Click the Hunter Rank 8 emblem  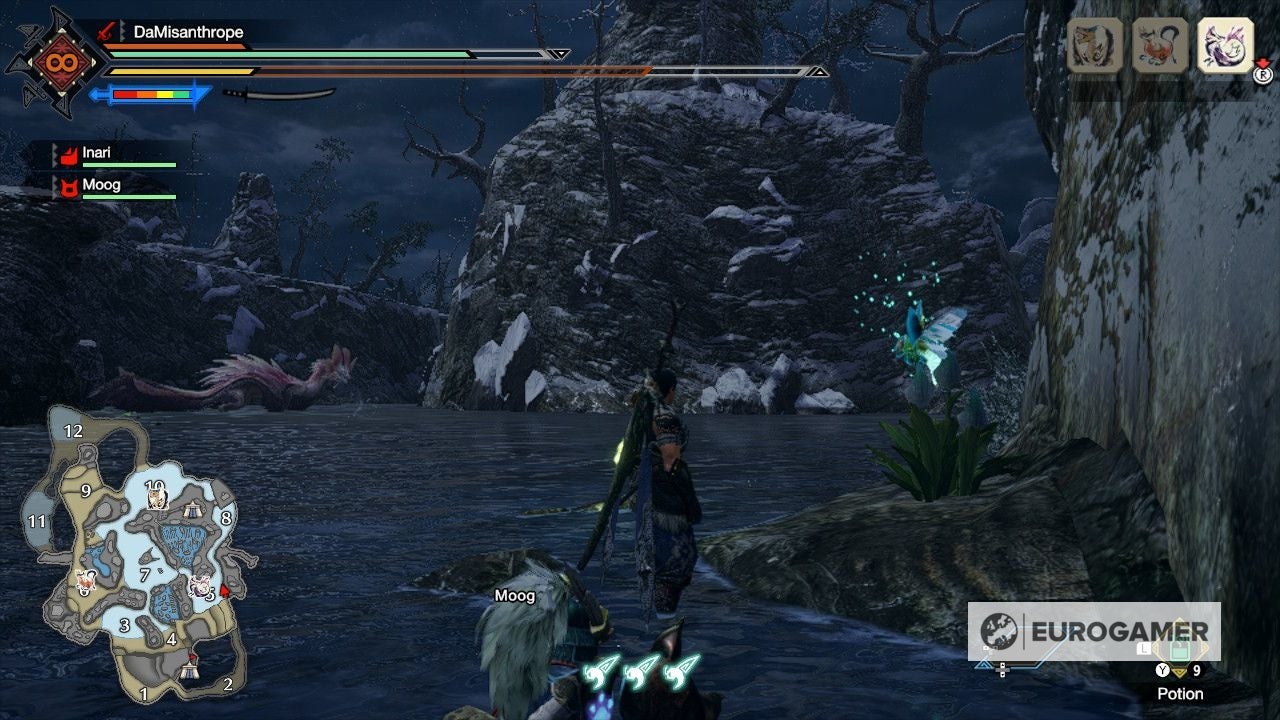60,63
